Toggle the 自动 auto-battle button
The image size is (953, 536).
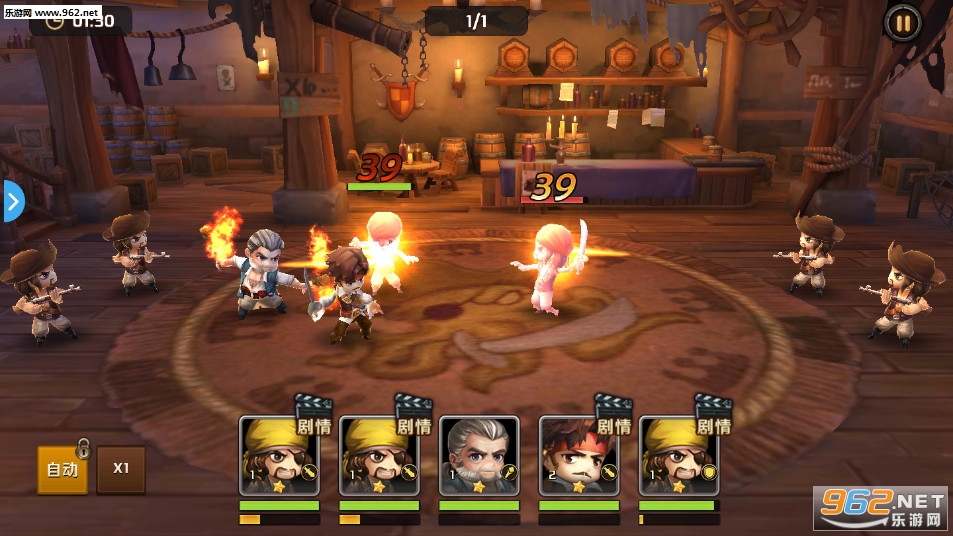coord(62,469)
